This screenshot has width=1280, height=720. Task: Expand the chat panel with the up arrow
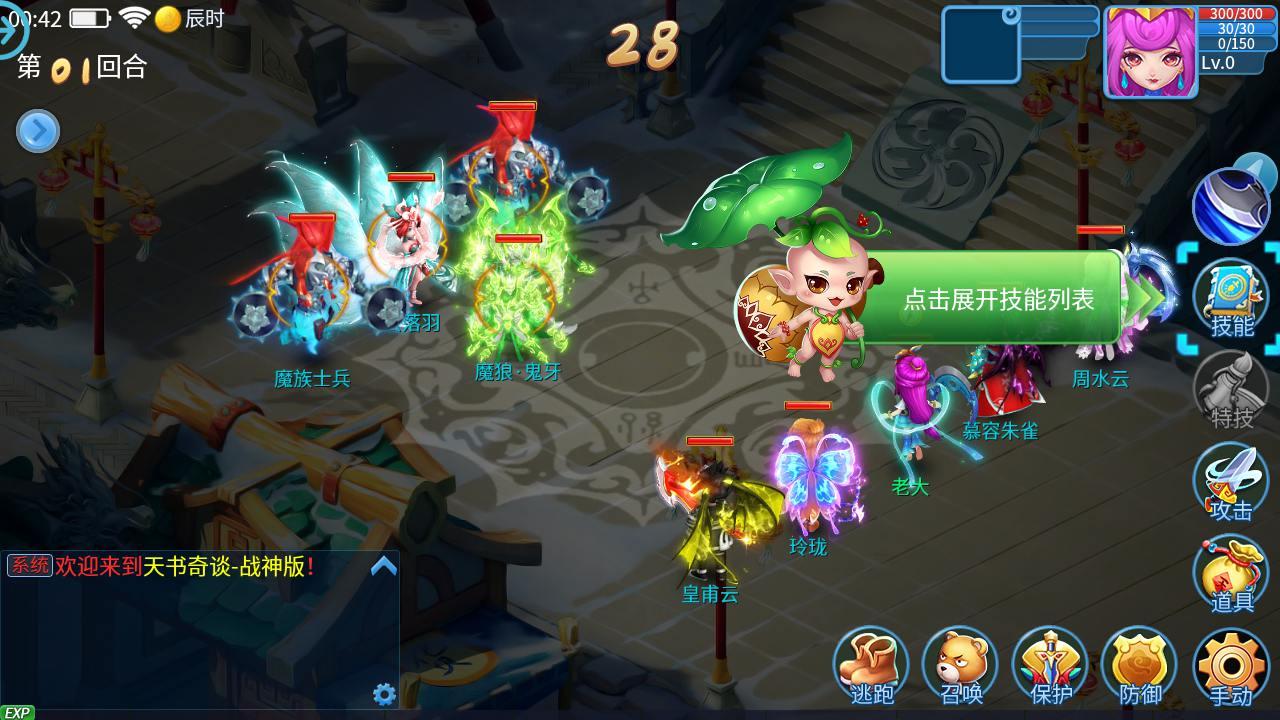click(384, 567)
